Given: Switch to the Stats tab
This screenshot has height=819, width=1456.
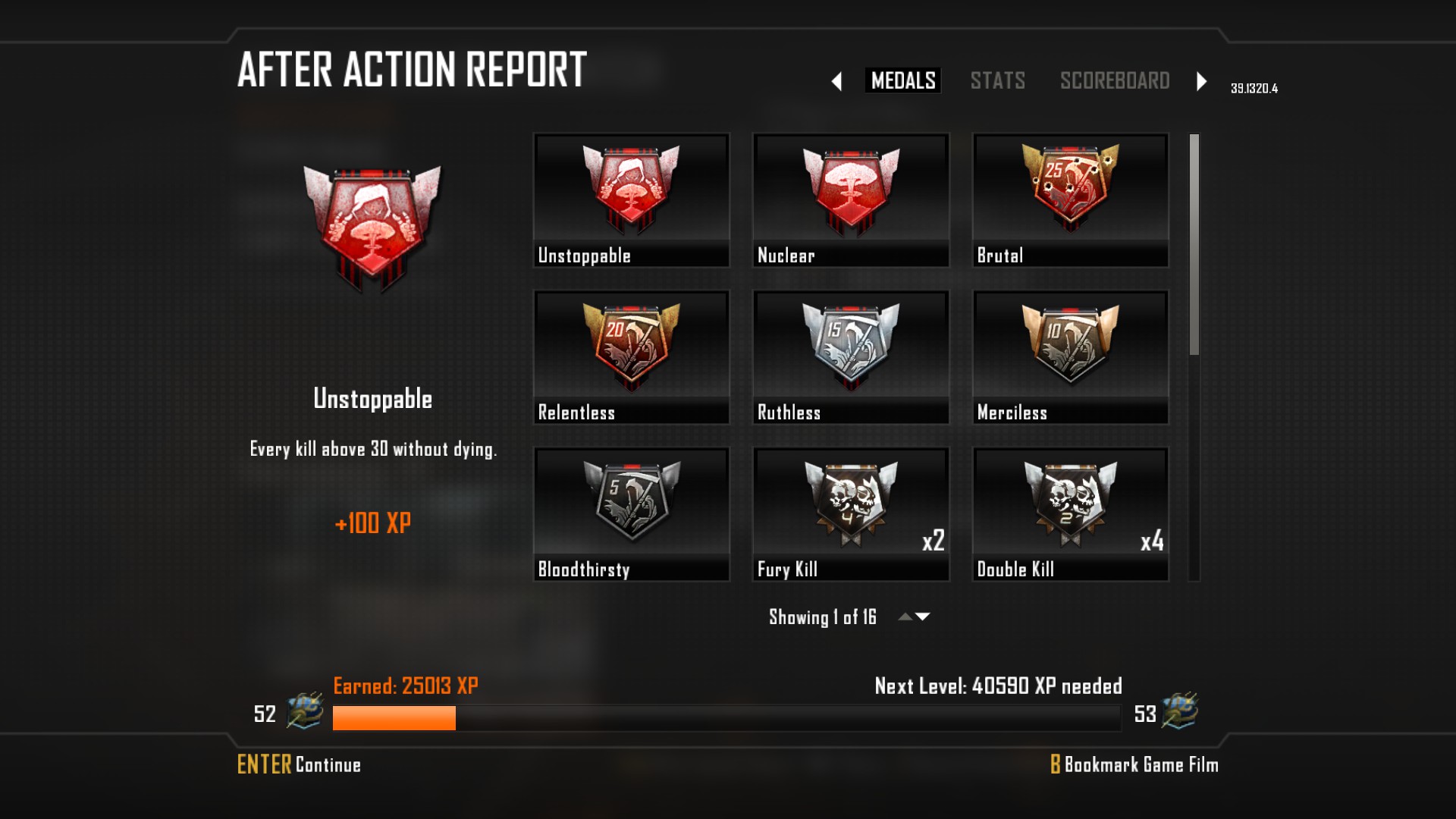Looking at the screenshot, I should point(997,80).
